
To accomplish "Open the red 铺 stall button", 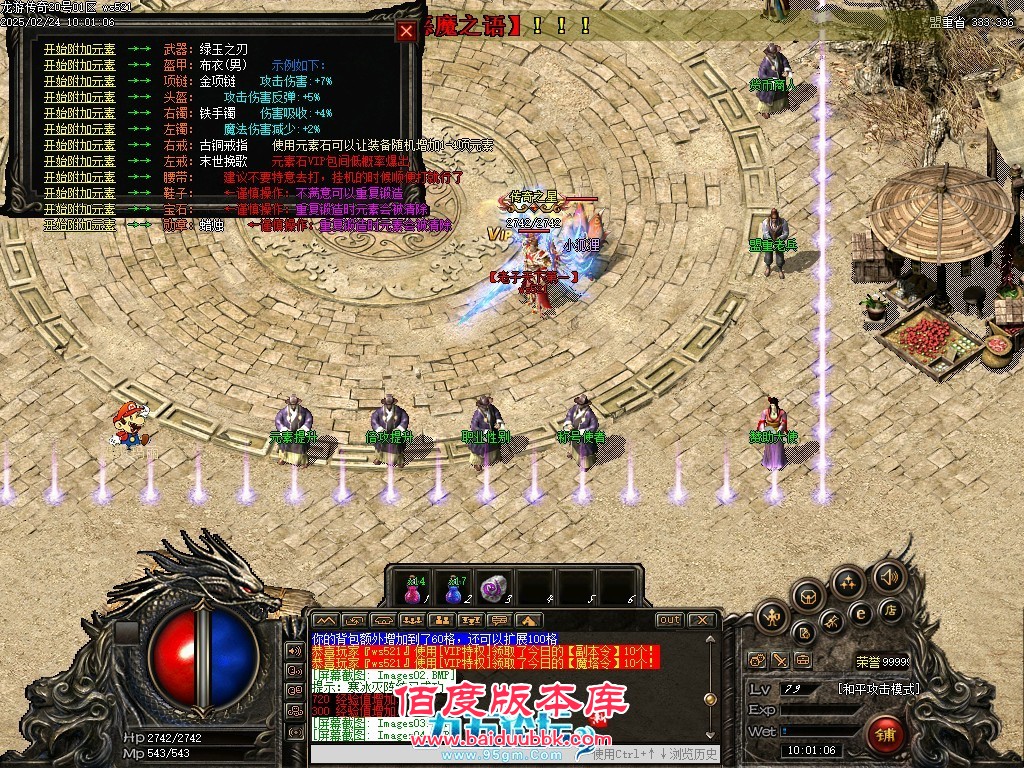I will click(886, 735).
